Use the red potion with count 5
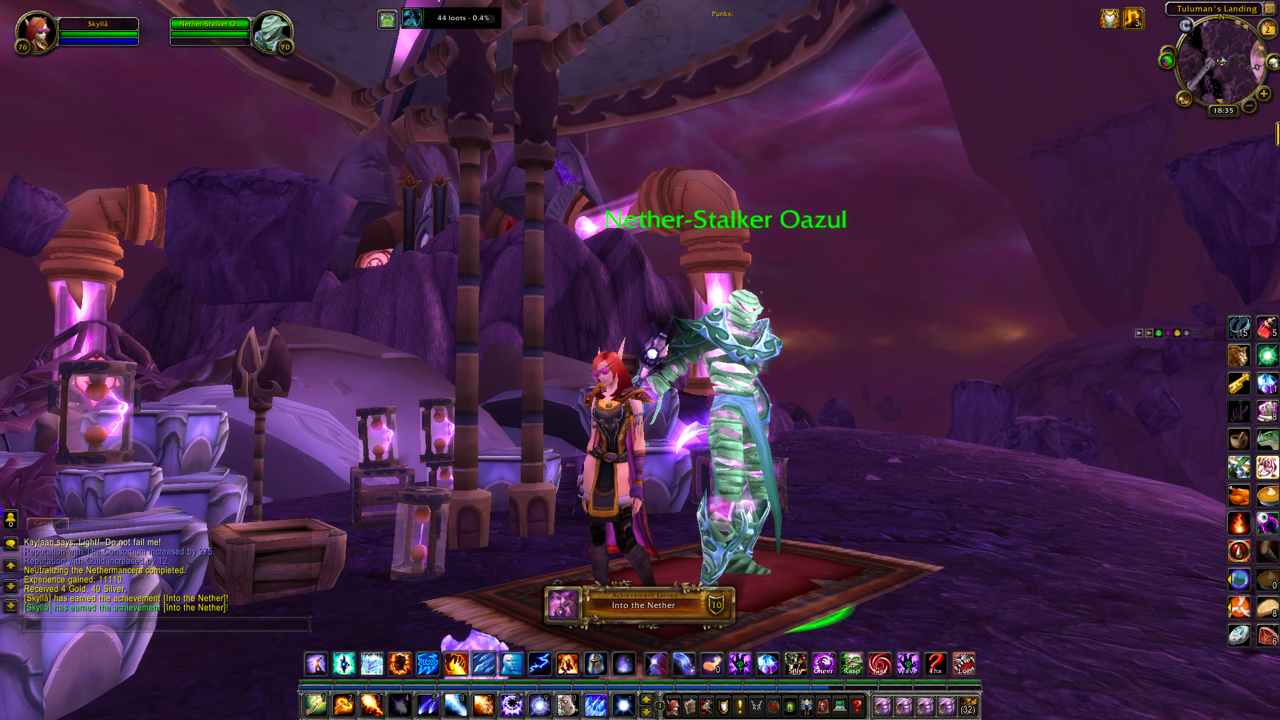 click(1267, 327)
